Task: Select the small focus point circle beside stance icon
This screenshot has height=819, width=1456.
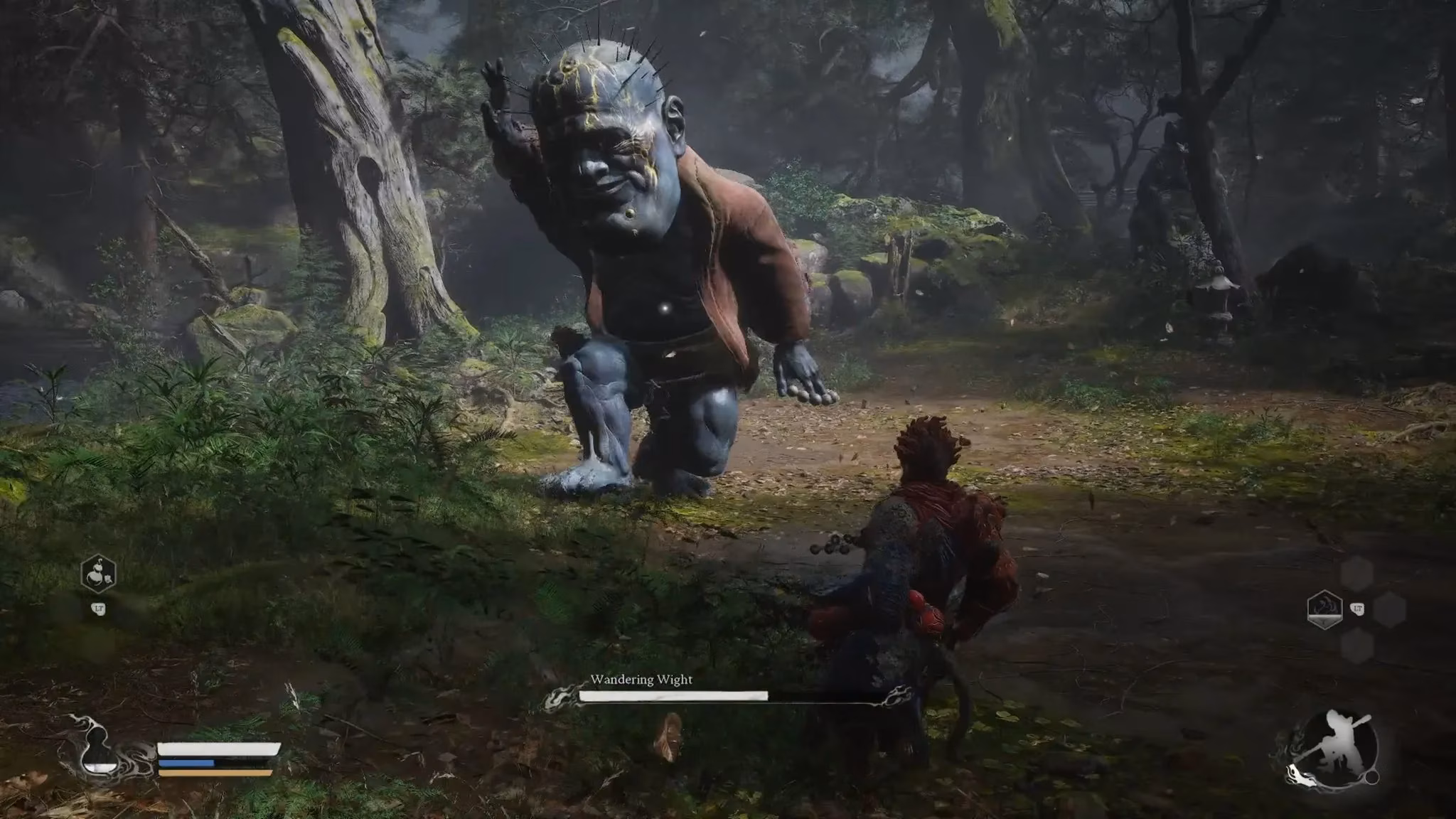Action: [x=1371, y=776]
